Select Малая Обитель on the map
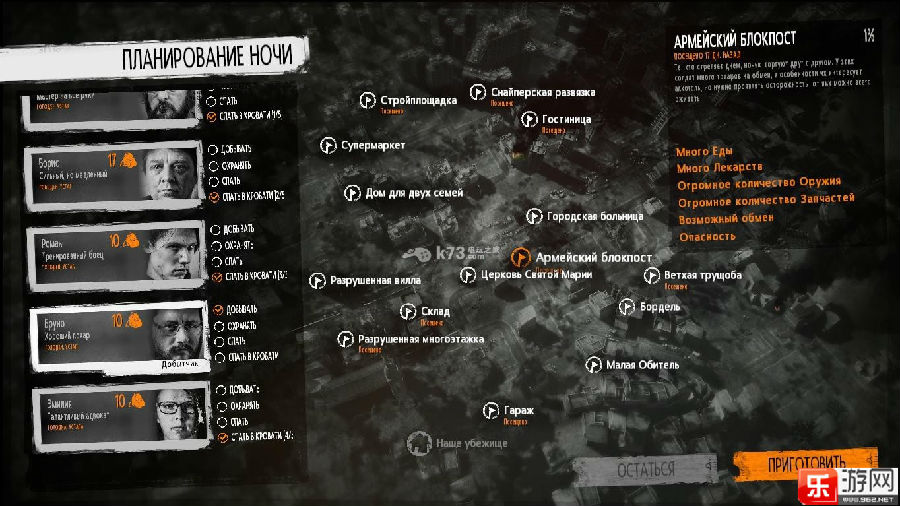The width and height of the screenshot is (900, 506). tap(593, 365)
